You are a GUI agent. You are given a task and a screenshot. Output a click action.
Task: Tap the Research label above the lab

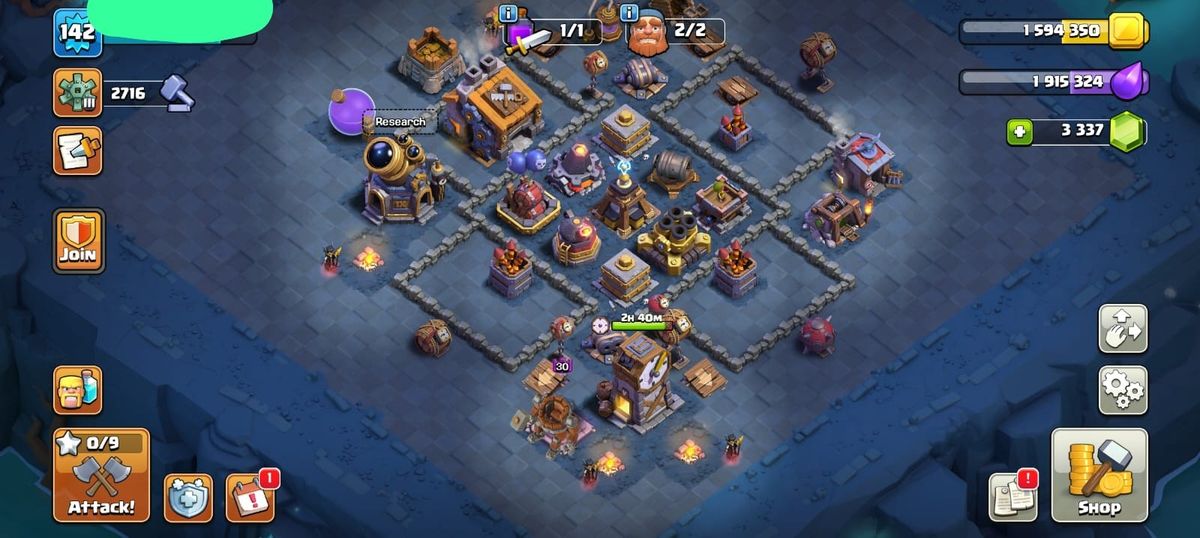(400, 122)
